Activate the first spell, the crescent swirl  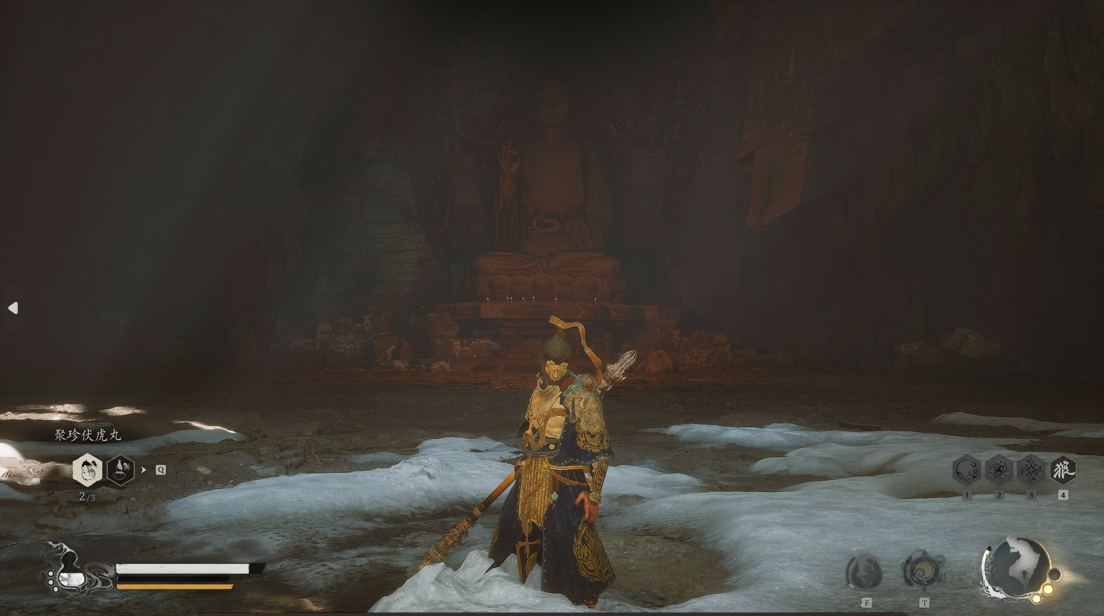966,469
